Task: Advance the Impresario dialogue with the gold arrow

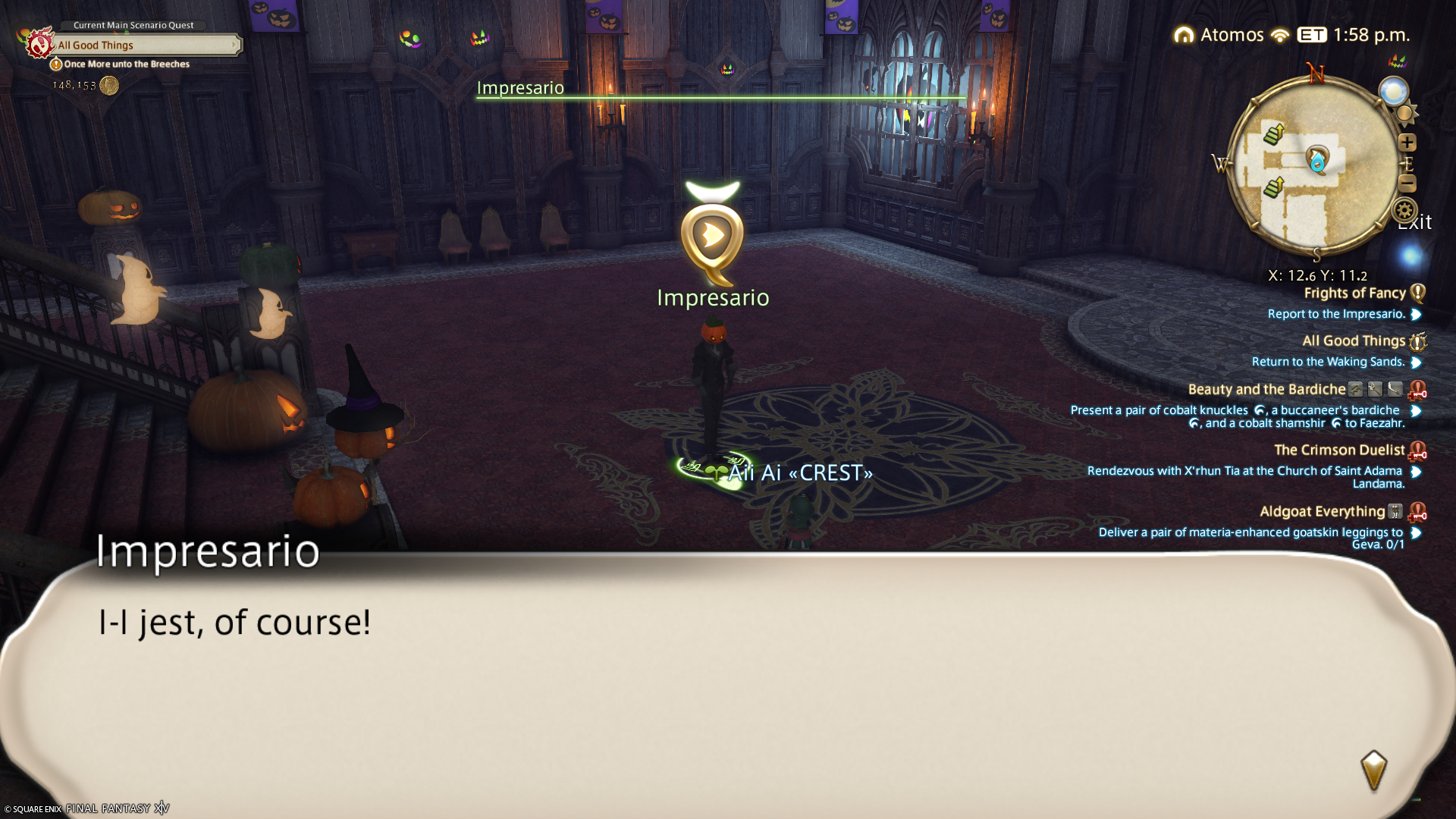Action: (x=1373, y=771)
